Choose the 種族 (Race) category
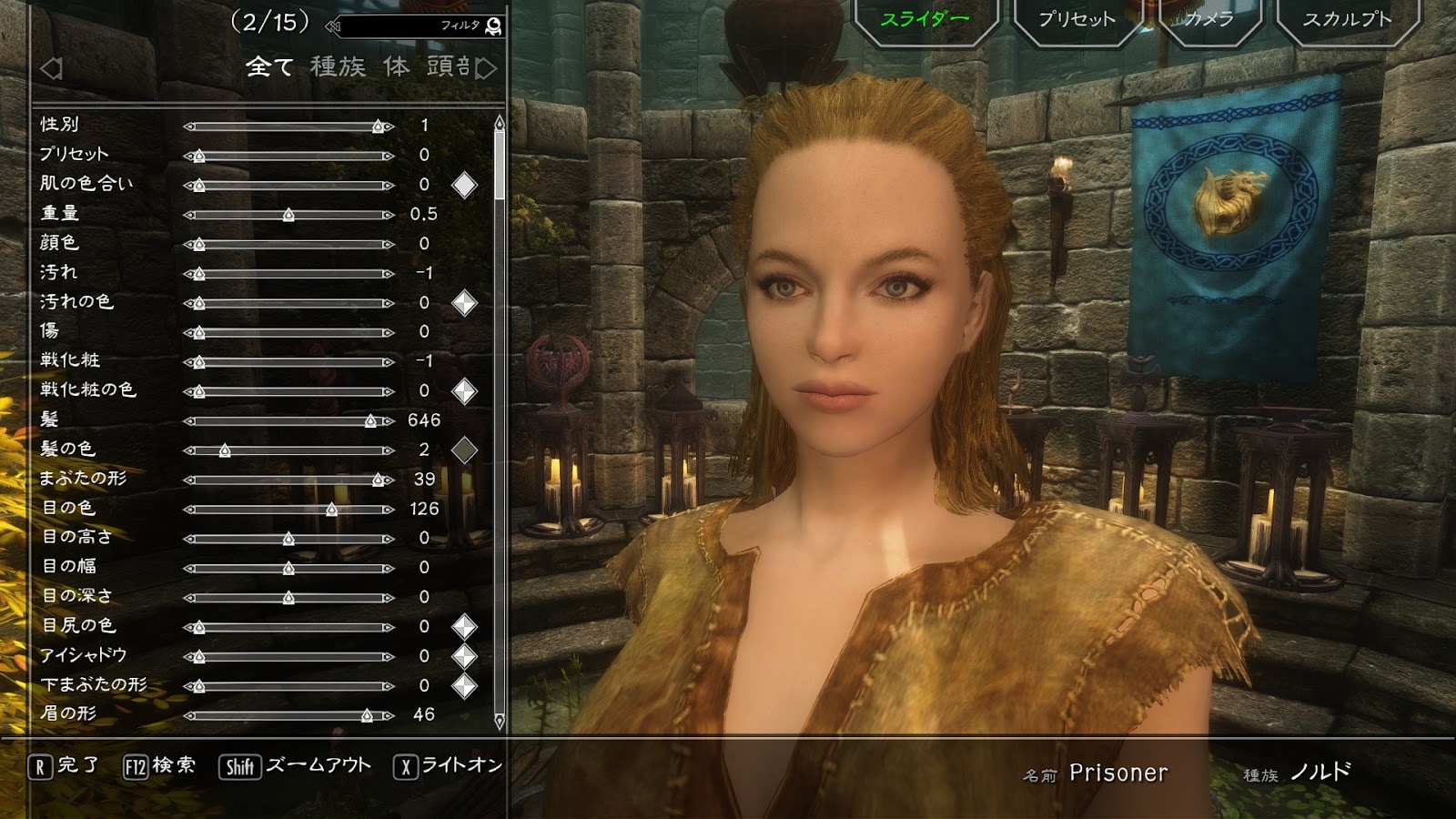Image resolution: width=1456 pixels, height=819 pixels. (338, 66)
